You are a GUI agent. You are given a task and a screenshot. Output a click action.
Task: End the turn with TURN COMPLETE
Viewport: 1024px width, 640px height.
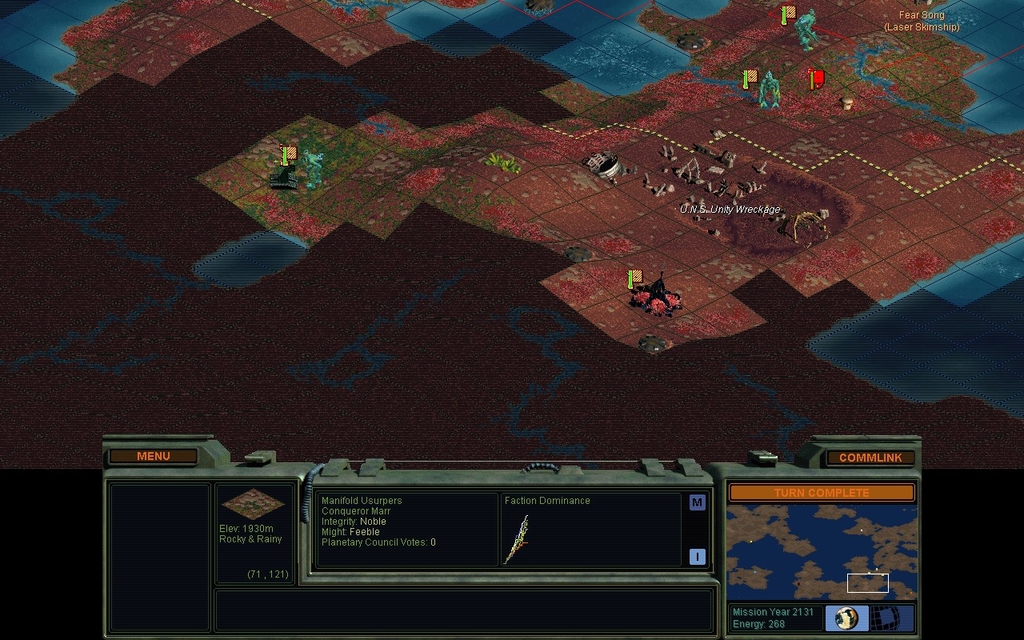coord(821,492)
